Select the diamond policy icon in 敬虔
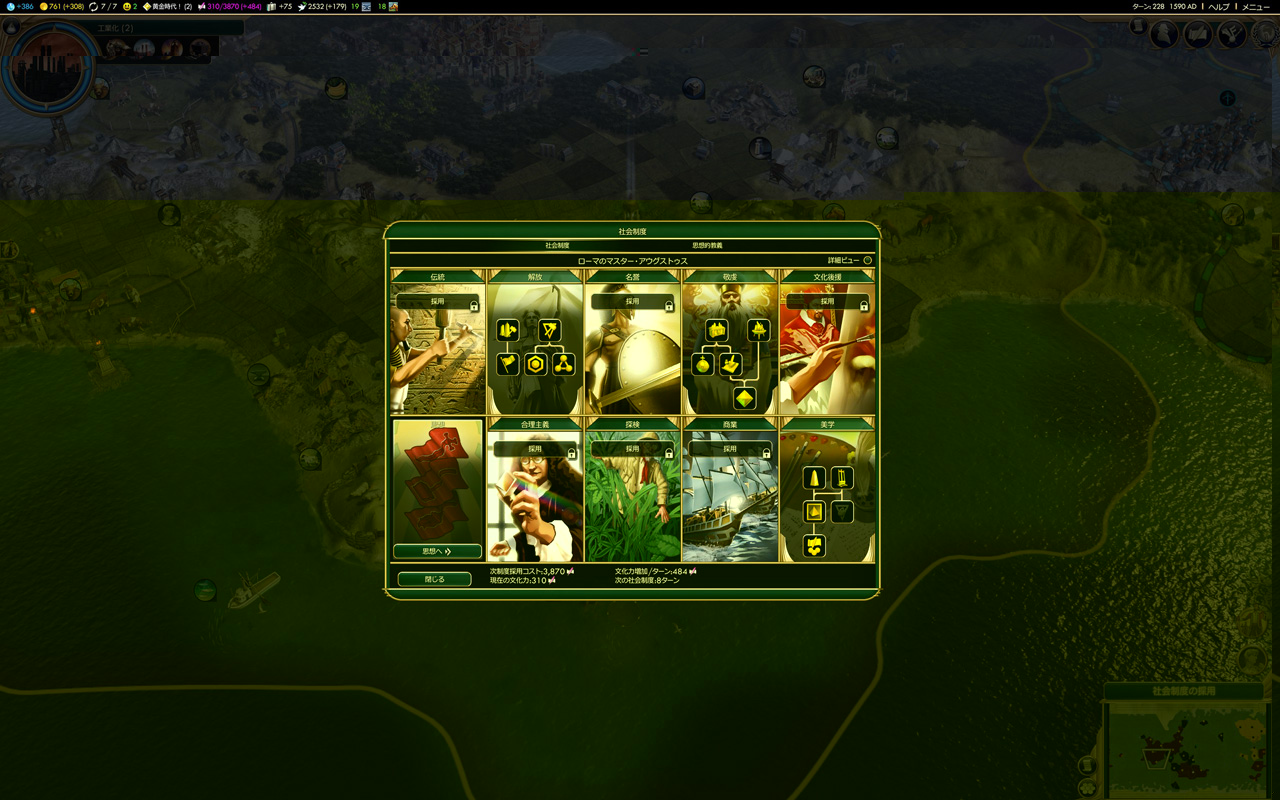 [x=744, y=398]
